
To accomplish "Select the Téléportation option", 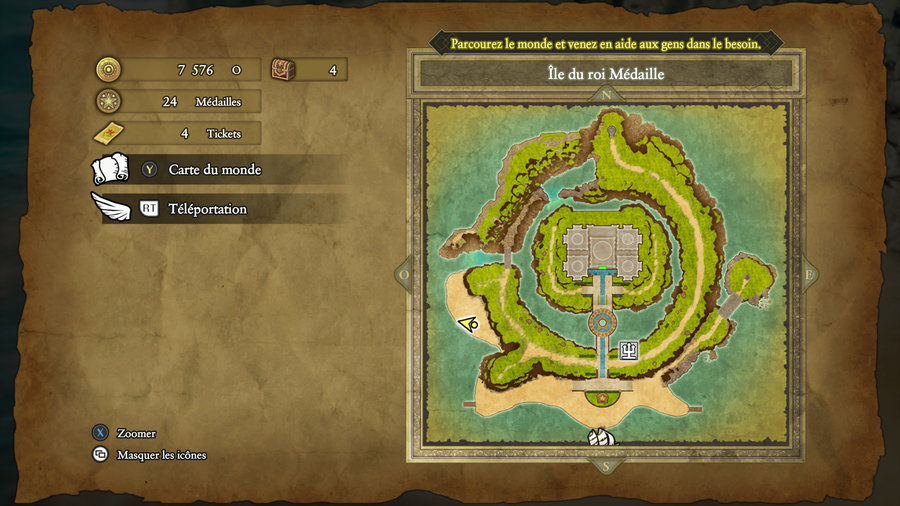I will click(207, 209).
